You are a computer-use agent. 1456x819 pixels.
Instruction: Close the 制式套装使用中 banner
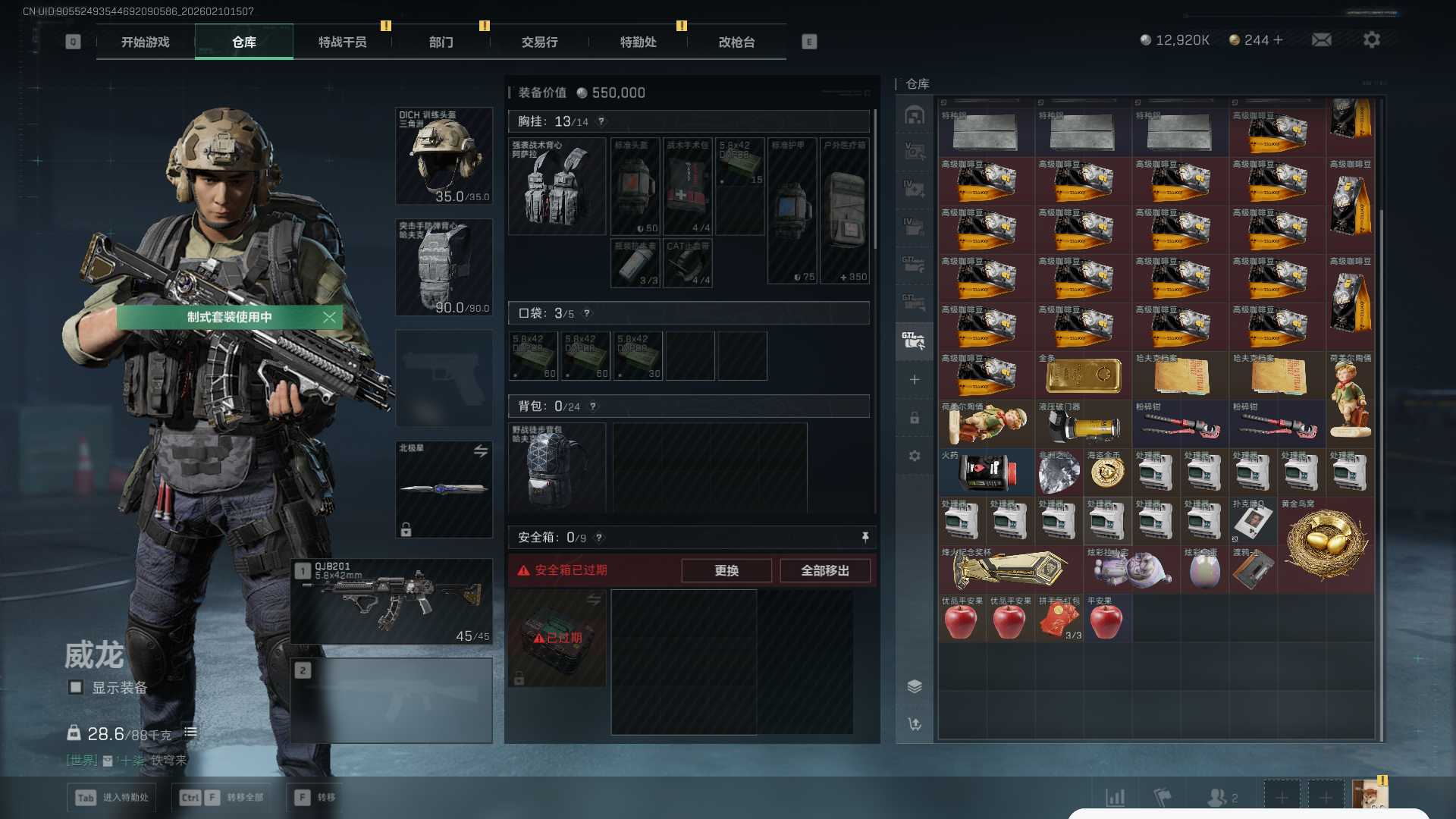(x=329, y=317)
